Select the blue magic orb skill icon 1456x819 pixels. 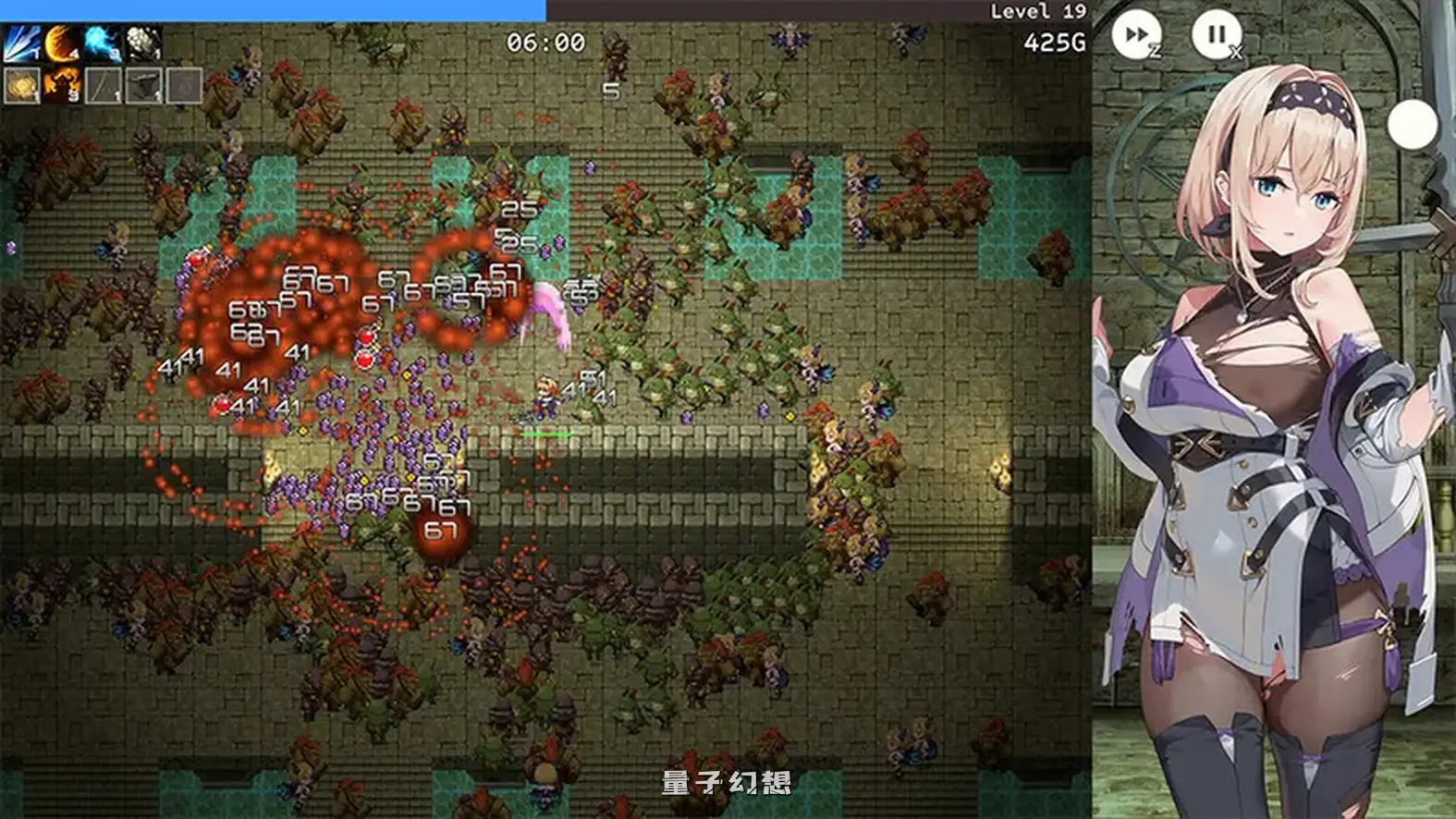pyautogui.click(x=102, y=43)
